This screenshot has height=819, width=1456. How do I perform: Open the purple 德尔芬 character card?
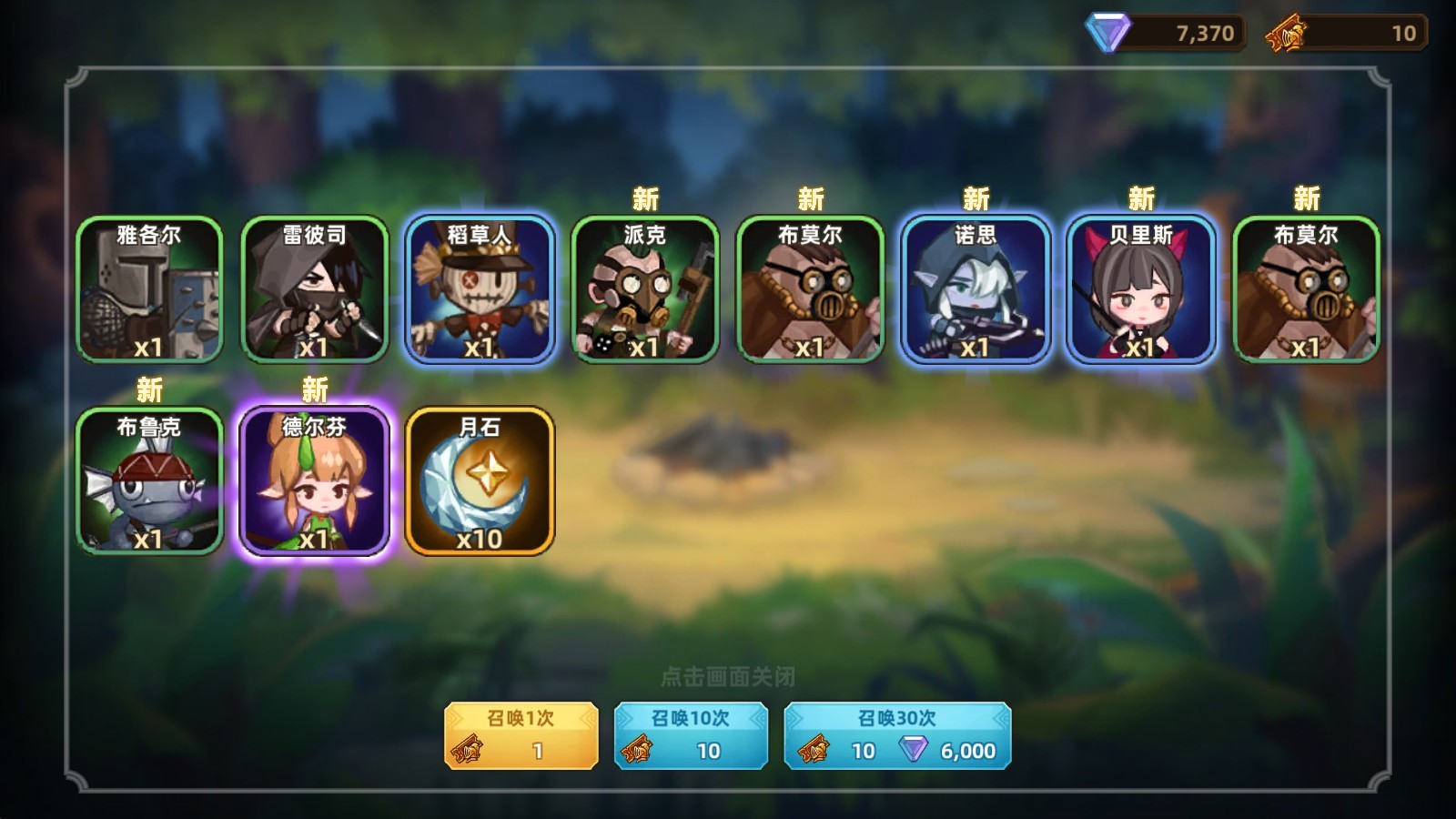316,480
